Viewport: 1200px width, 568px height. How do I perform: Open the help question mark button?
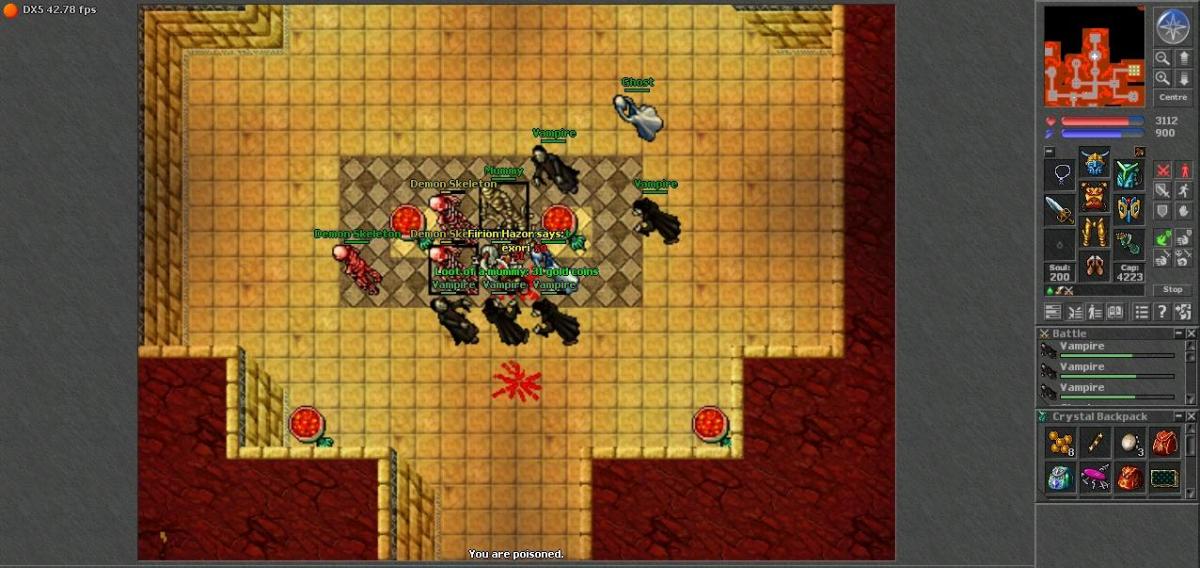(x=1162, y=312)
